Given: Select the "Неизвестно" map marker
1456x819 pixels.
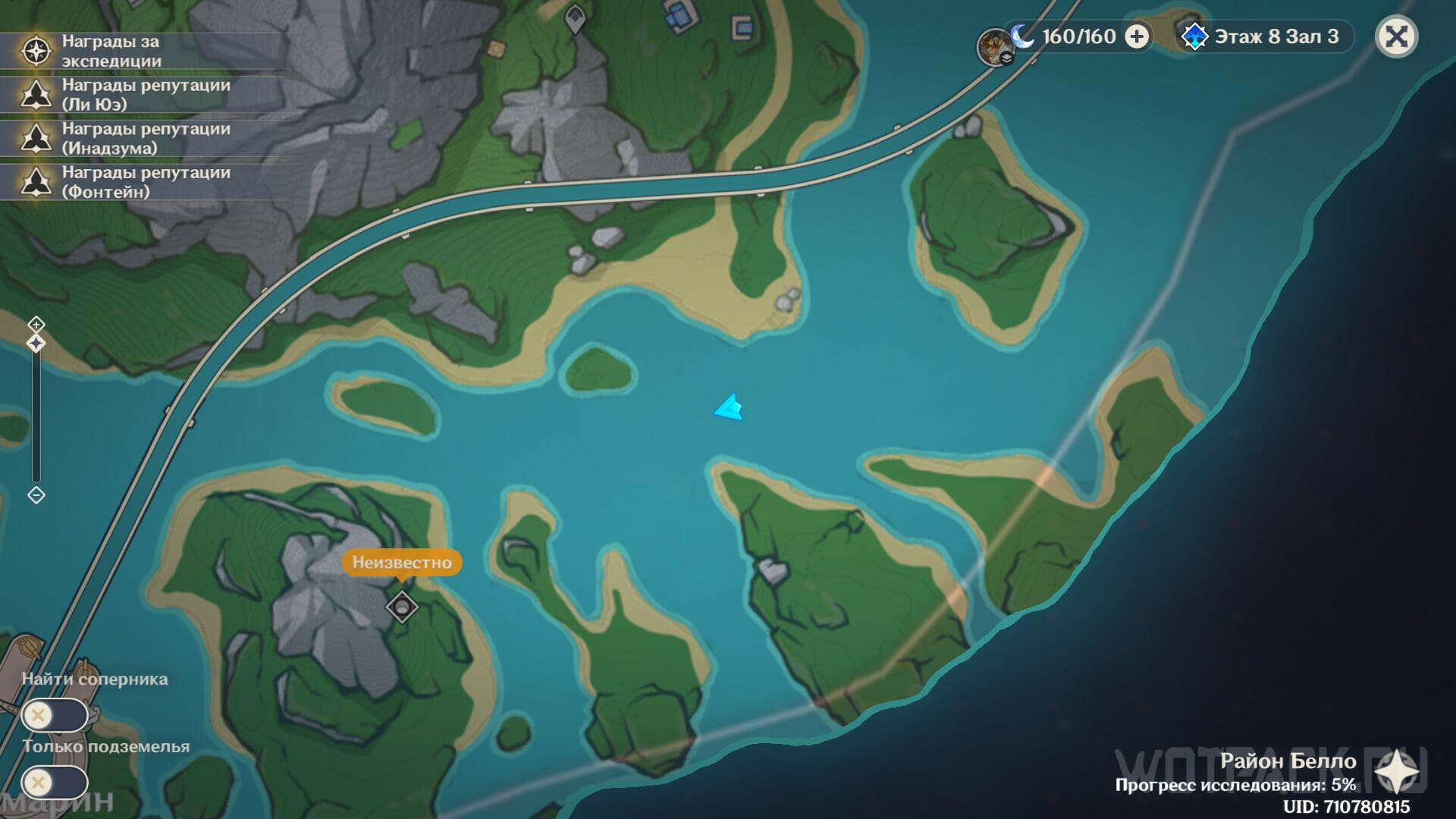Looking at the screenshot, I should [401, 607].
